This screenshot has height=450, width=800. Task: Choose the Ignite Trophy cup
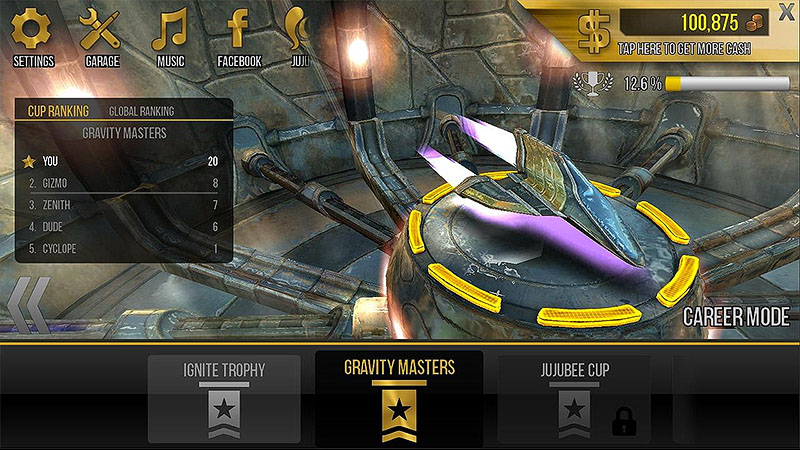224,396
